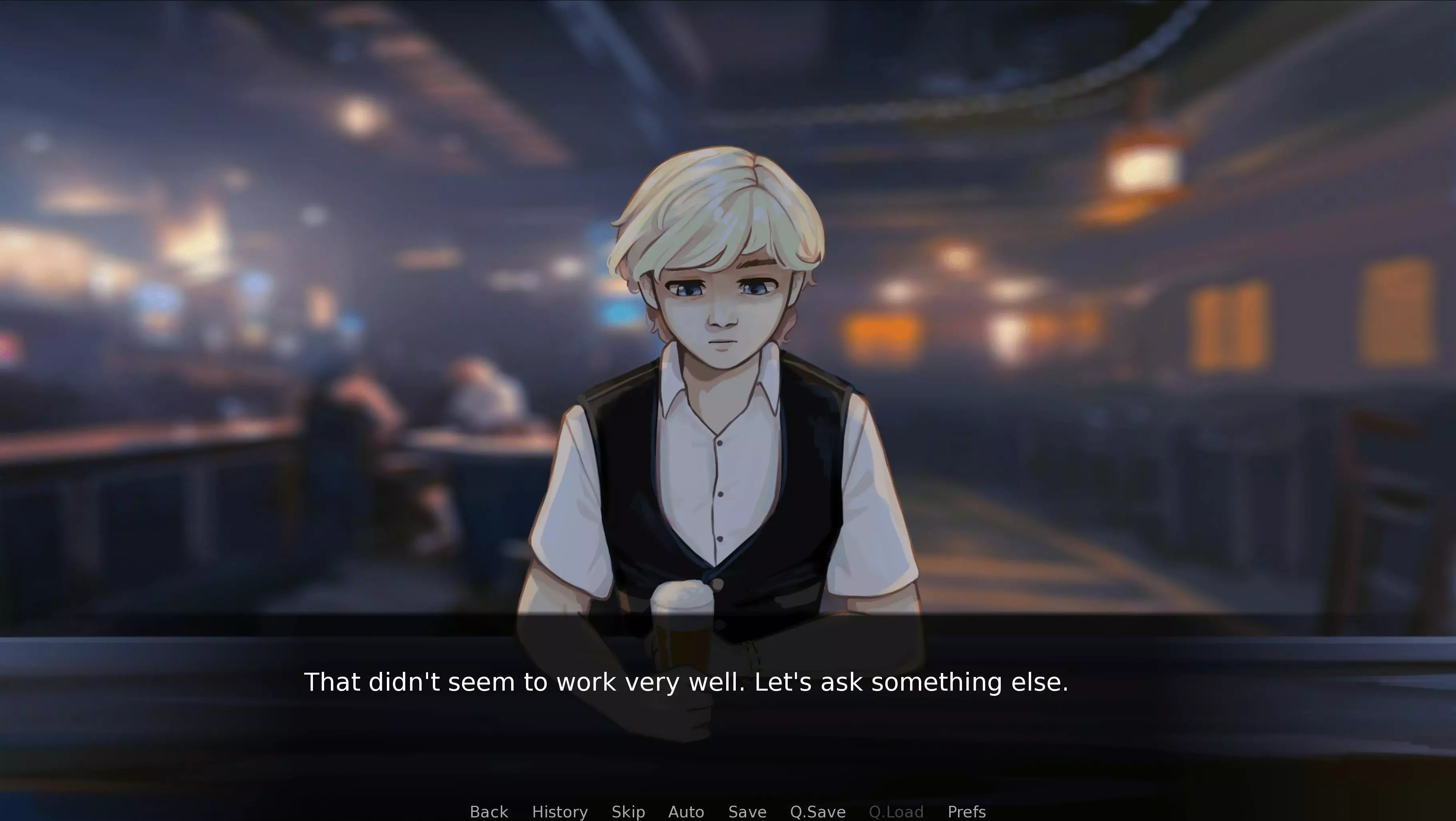Open the Prefs menu
The height and width of the screenshot is (821, 1456).
tap(966, 811)
